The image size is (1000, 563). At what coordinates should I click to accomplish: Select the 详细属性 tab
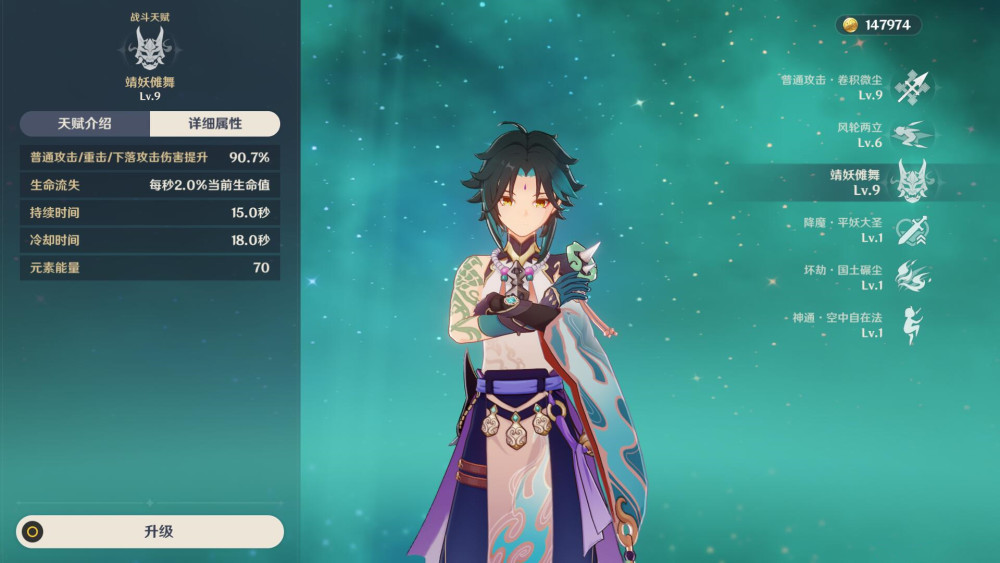click(x=215, y=124)
